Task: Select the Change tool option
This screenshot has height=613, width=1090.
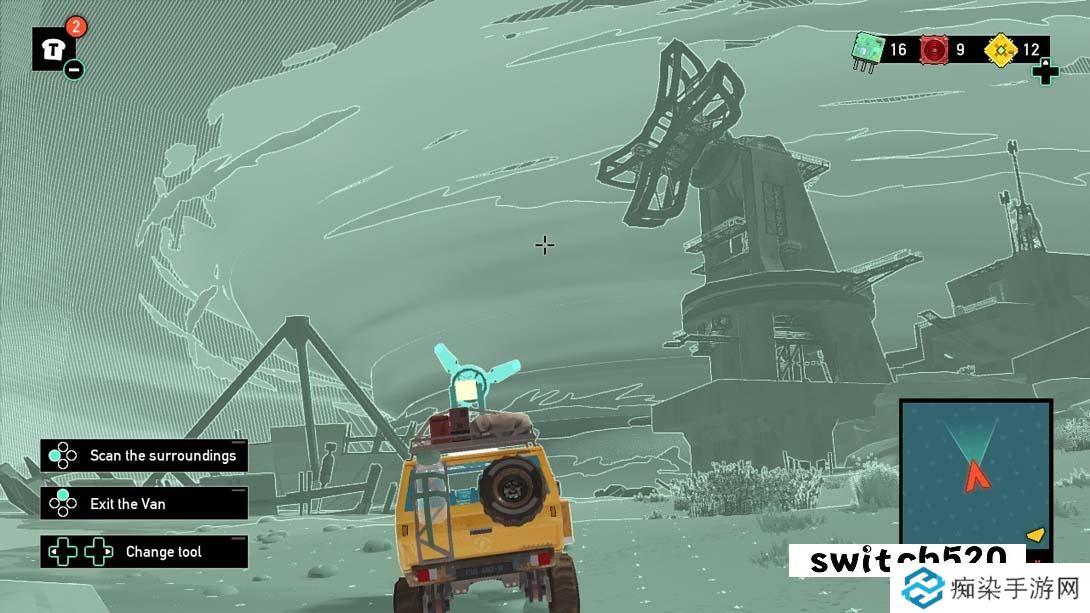Action: click(144, 552)
